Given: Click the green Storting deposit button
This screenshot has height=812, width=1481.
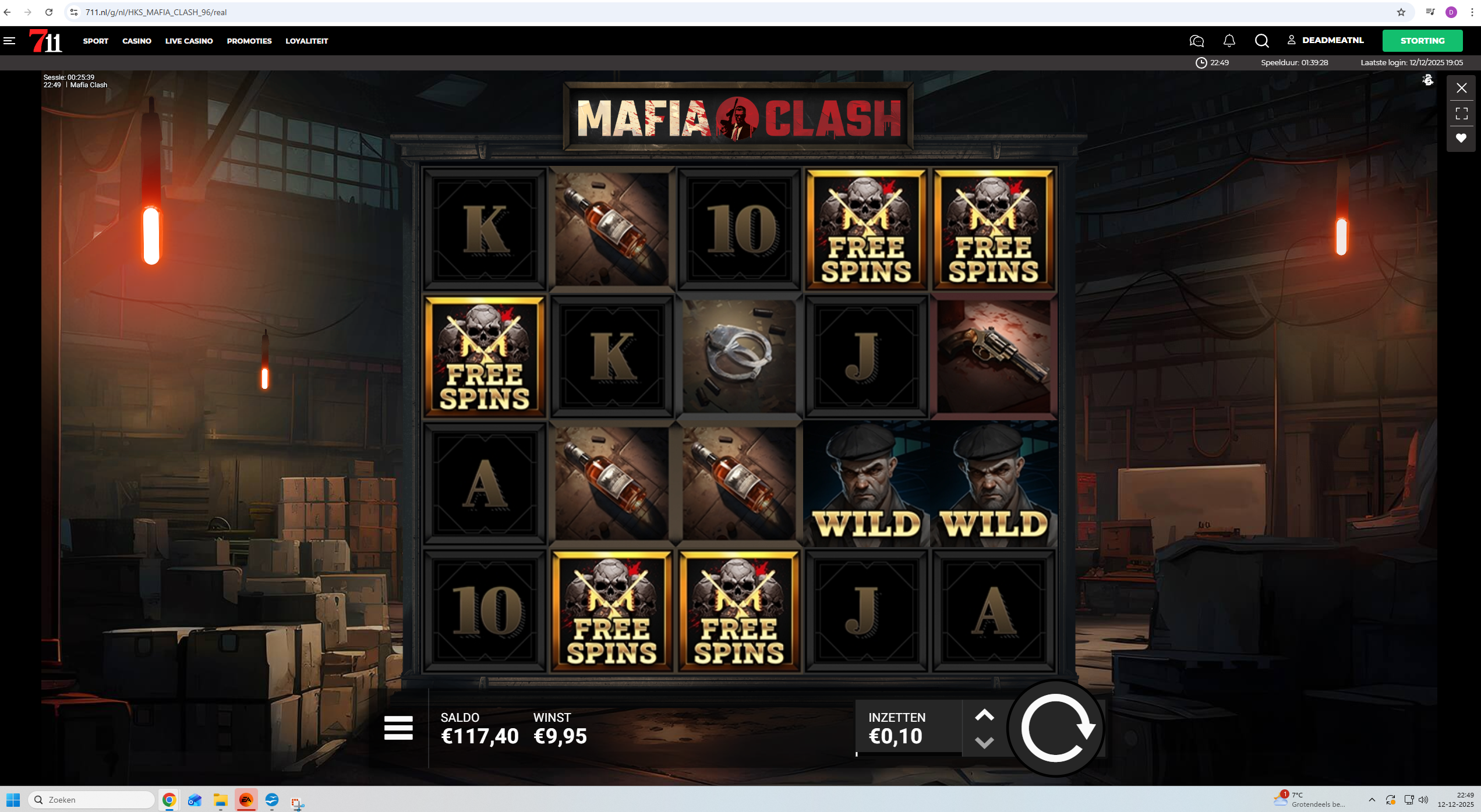Looking at the screenshot, I should click(1422, 41).
